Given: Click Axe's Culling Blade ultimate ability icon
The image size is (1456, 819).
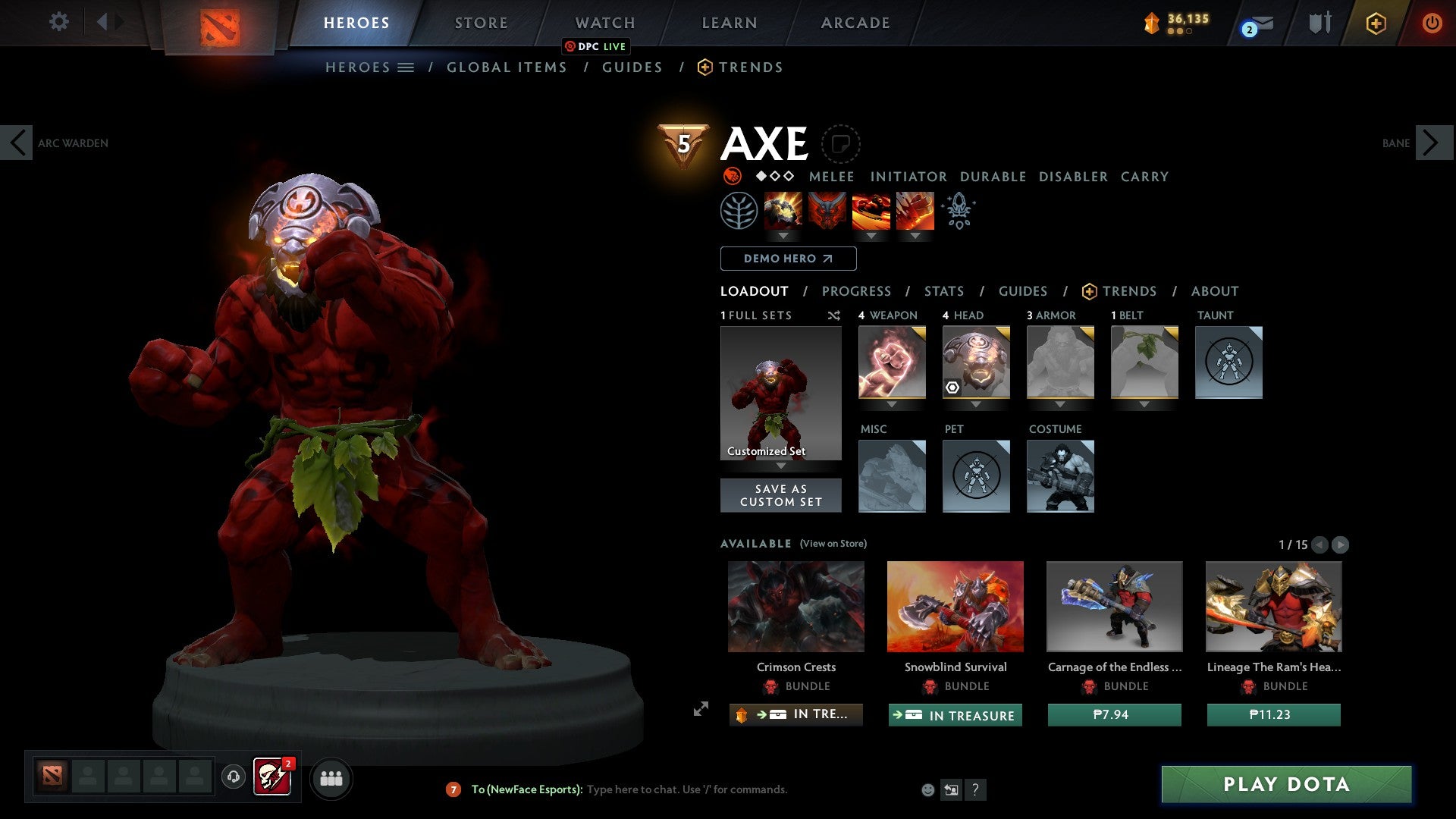Looking at the screenshot, I should click(x=915, y=211).
